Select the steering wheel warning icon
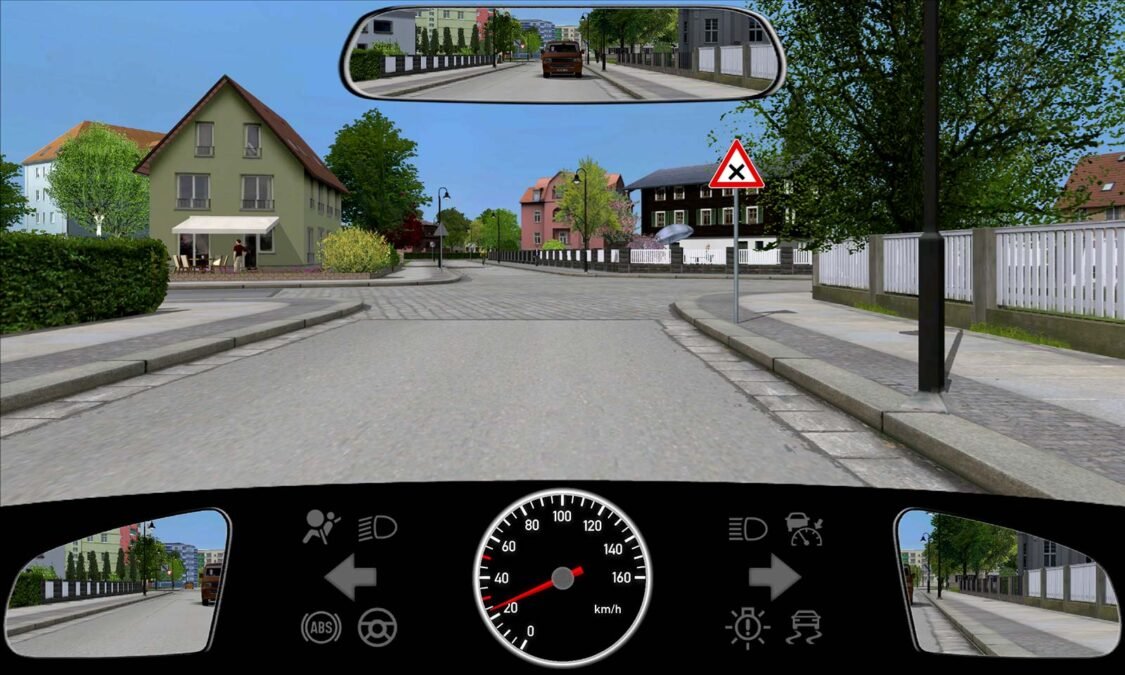The width and height of the screenshot is (1125, 675). [377, 627]
